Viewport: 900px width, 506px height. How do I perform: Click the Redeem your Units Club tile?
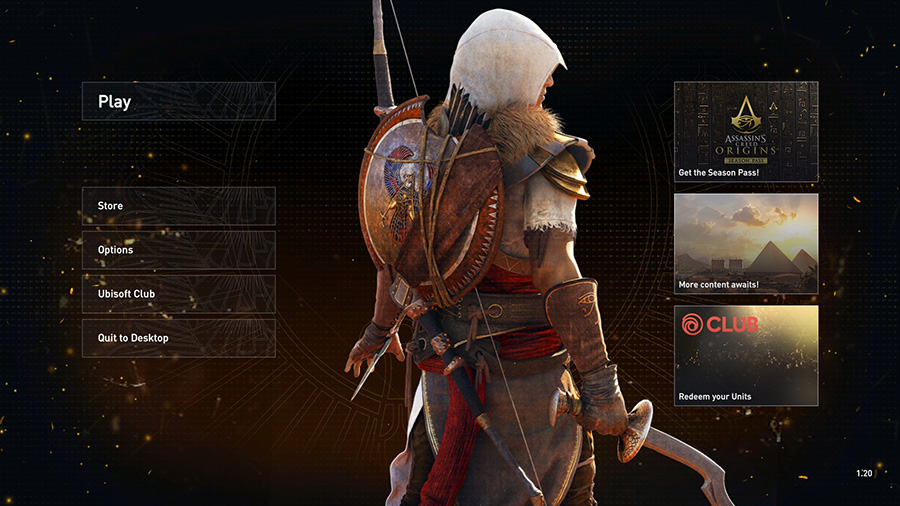click(746, 355)
